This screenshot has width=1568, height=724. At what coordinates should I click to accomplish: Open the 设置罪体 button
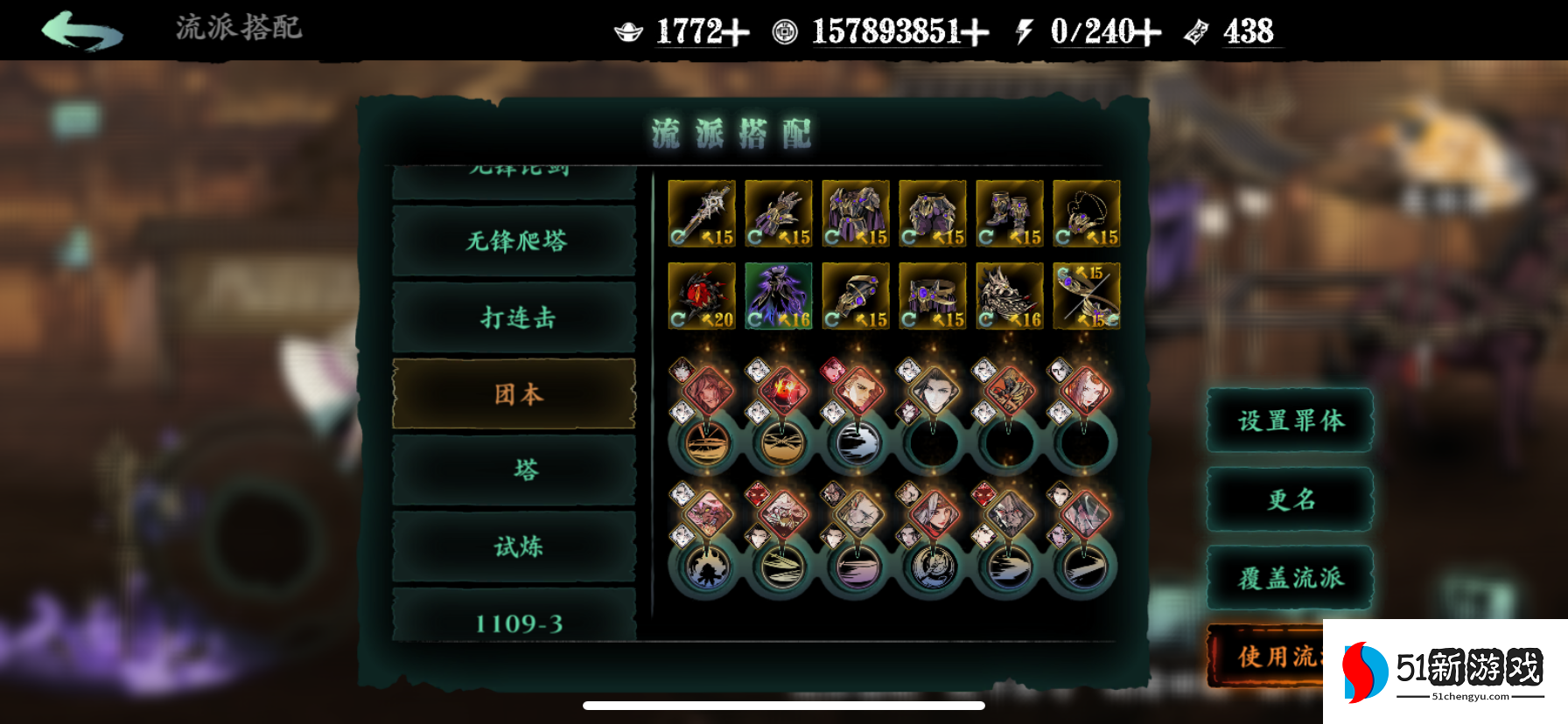tap(1290, 421)
